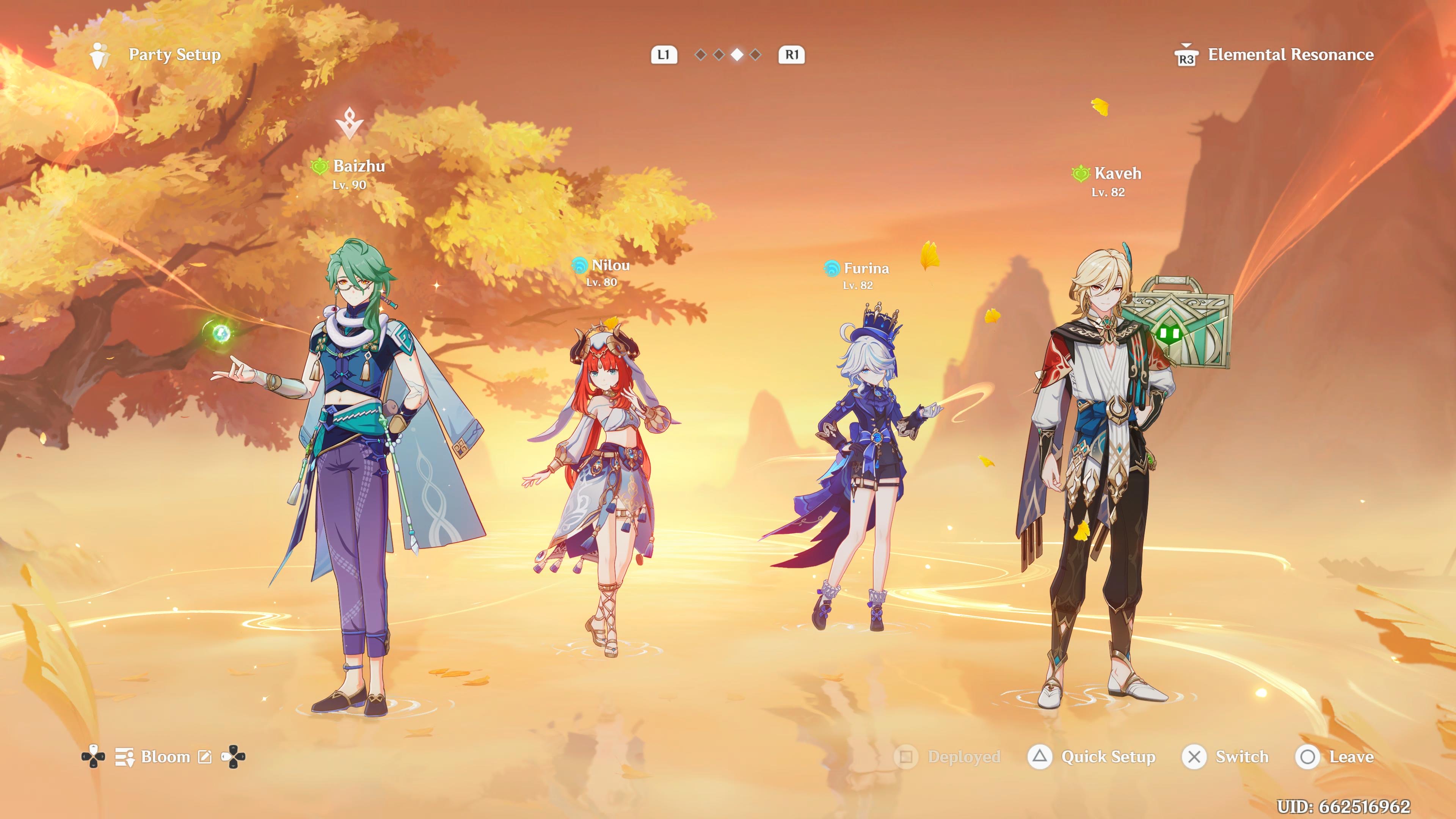Click the Party Setup person icon

99,54
